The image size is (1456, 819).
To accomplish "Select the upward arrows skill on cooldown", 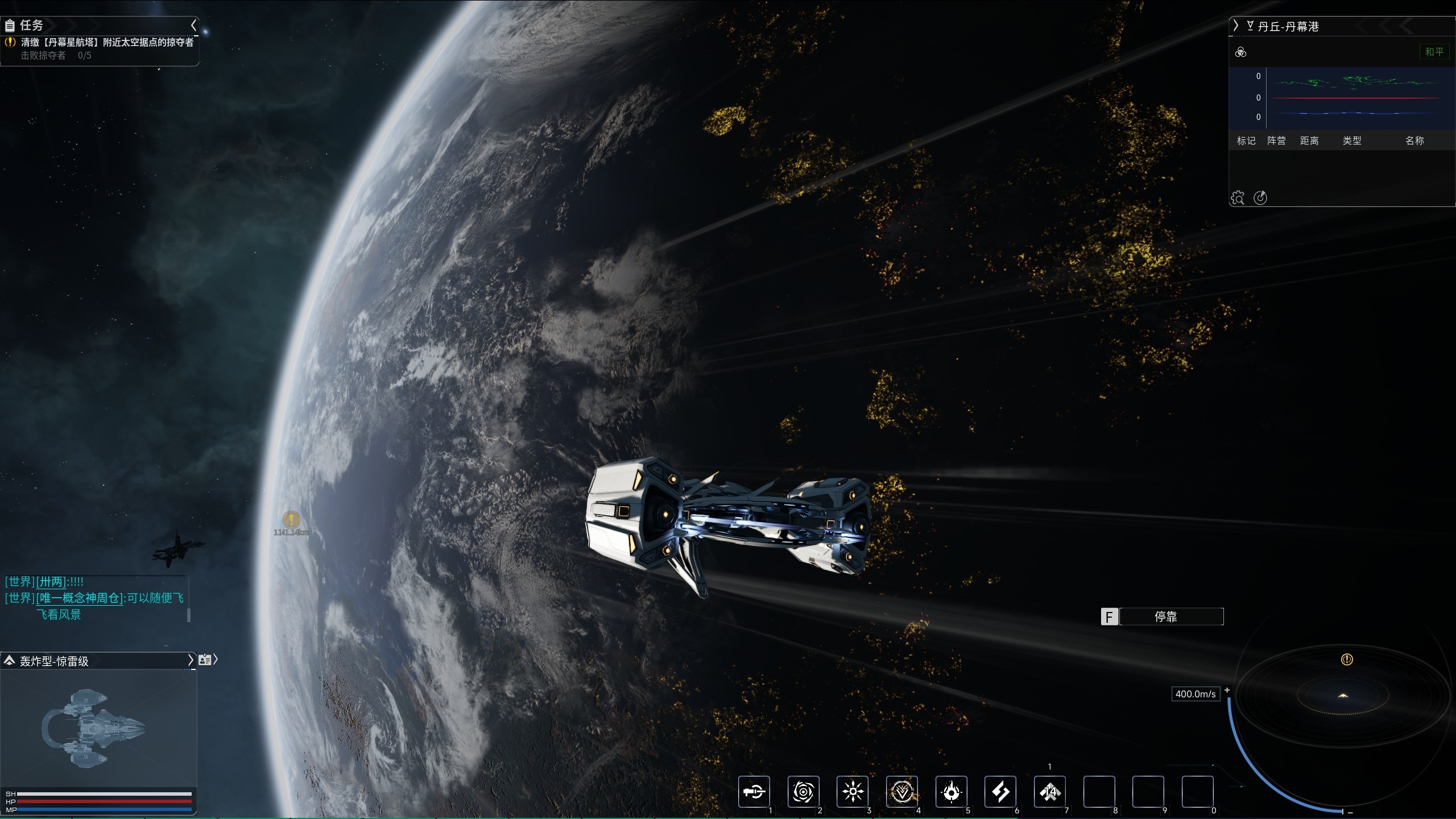I will coord(1050,792).
